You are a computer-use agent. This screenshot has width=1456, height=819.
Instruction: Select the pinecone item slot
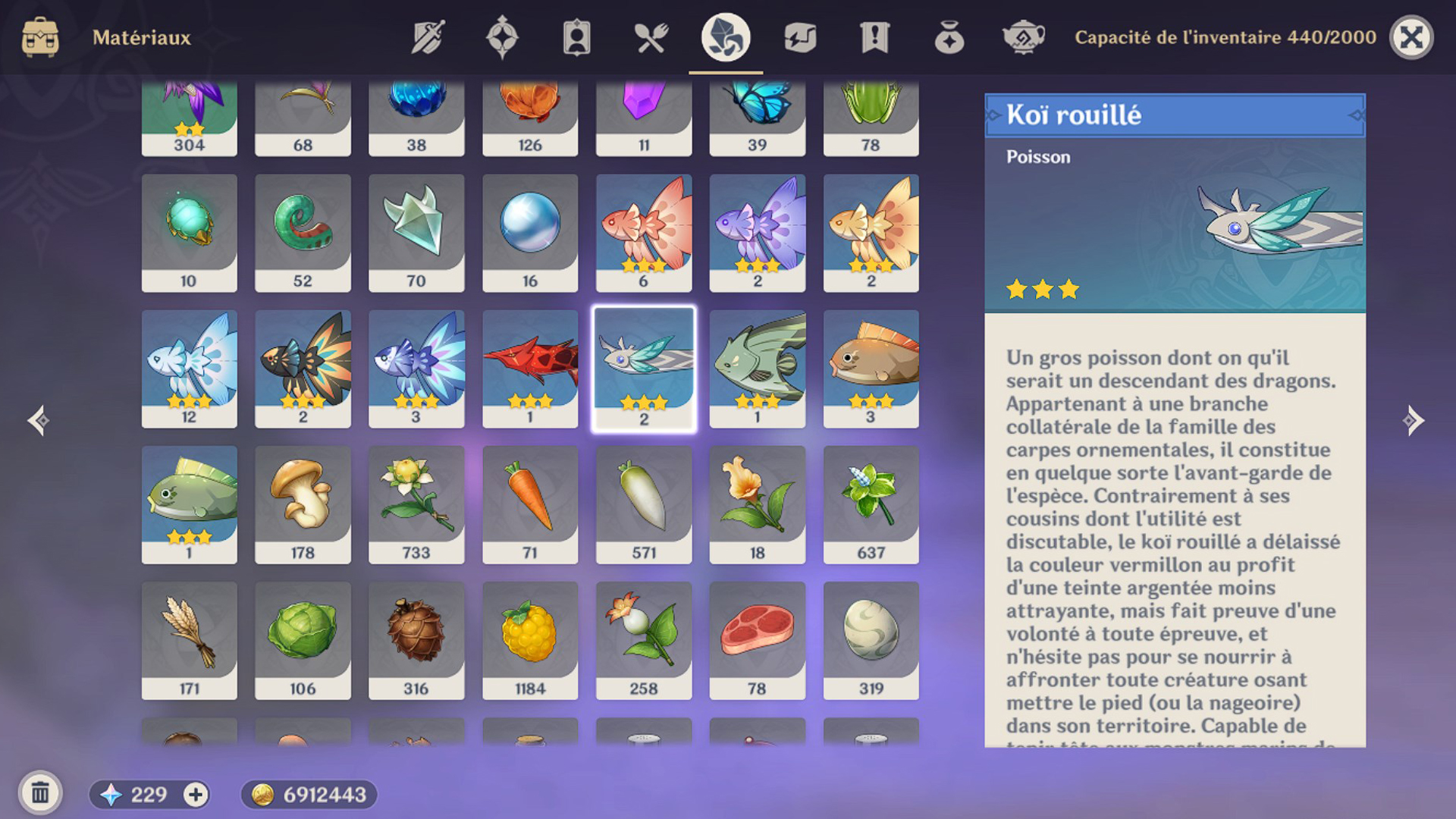[x=416, y=640]
